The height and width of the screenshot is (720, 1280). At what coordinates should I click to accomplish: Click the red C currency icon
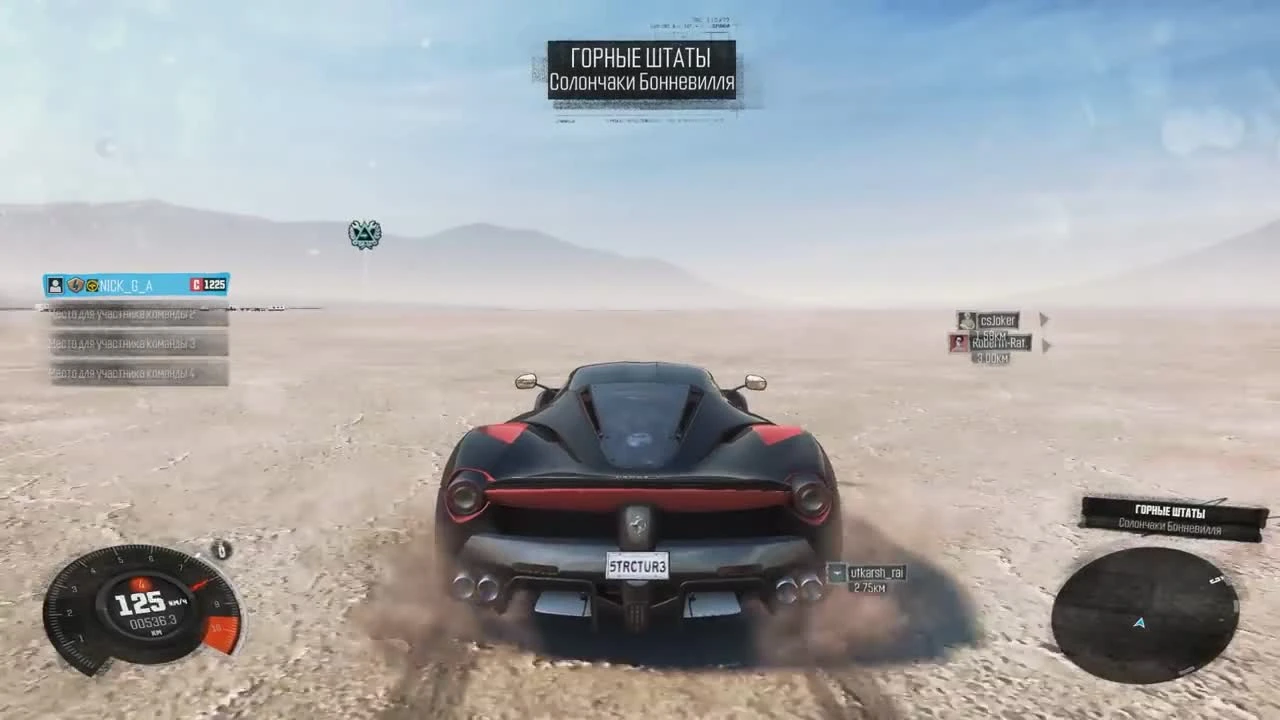(x=198, y=285)
